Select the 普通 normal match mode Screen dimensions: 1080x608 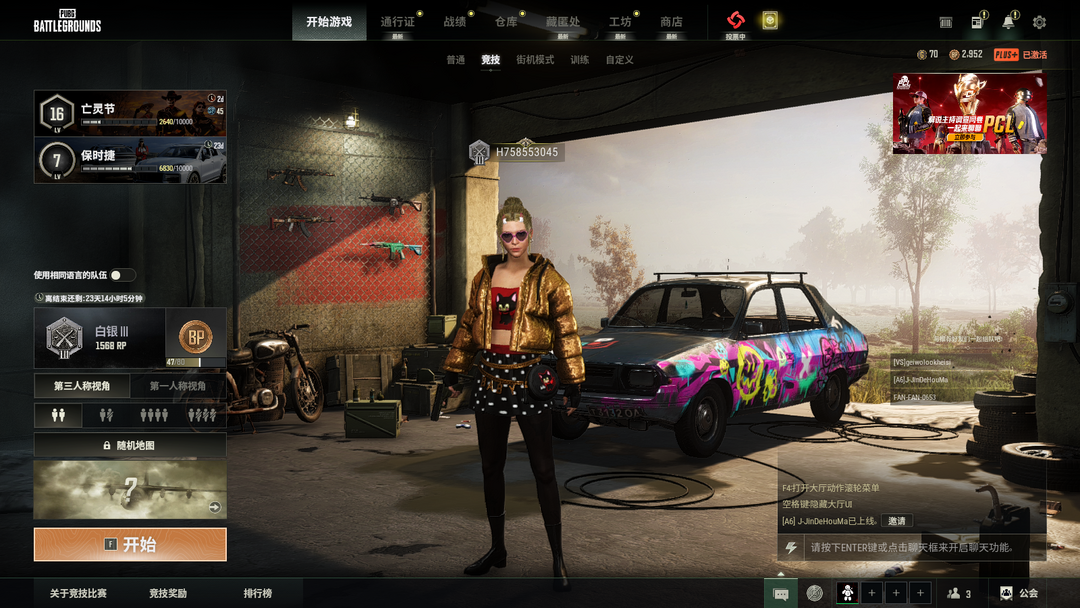pos(455,60)
